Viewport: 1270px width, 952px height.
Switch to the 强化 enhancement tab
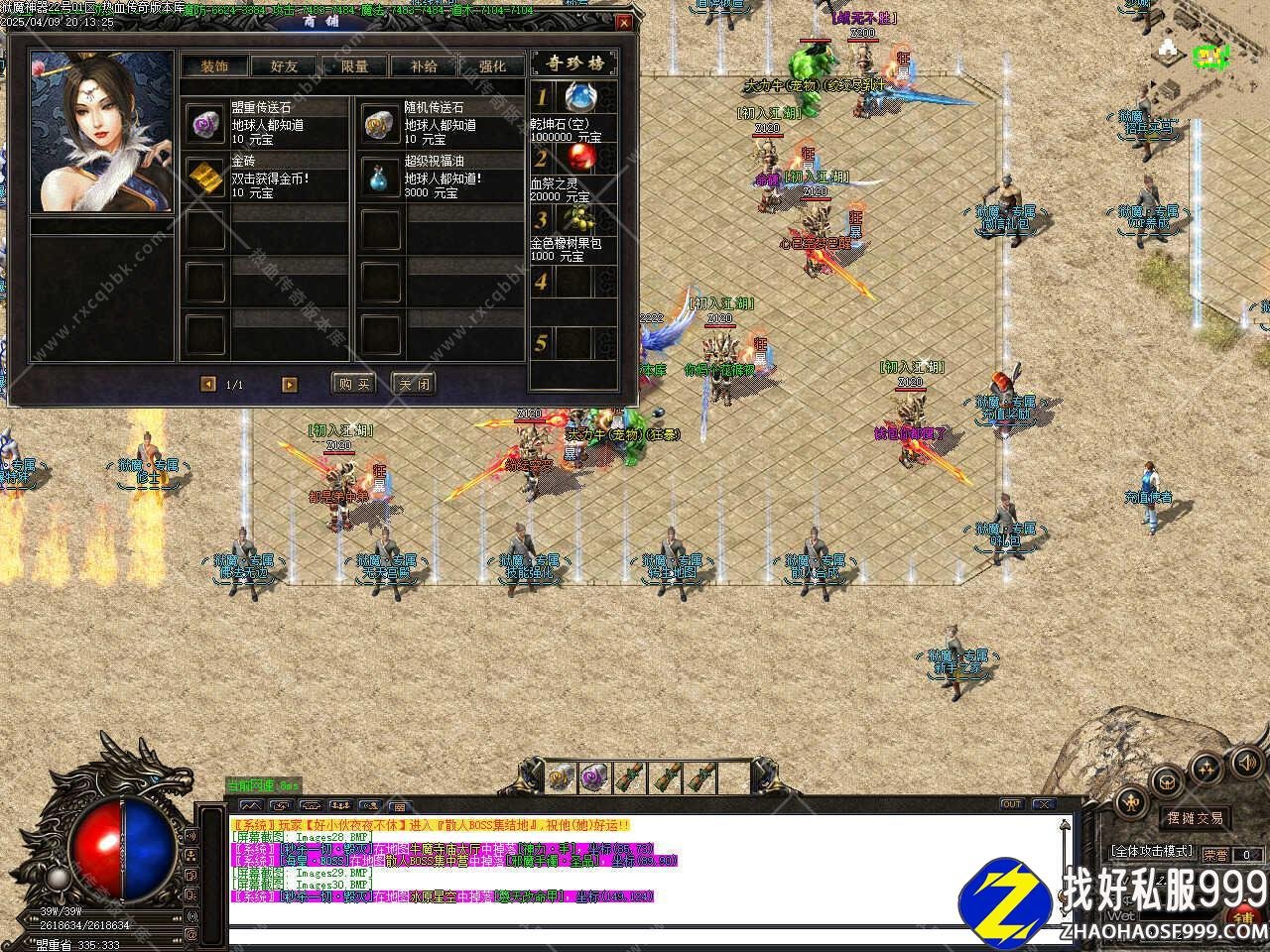[492, 66]
